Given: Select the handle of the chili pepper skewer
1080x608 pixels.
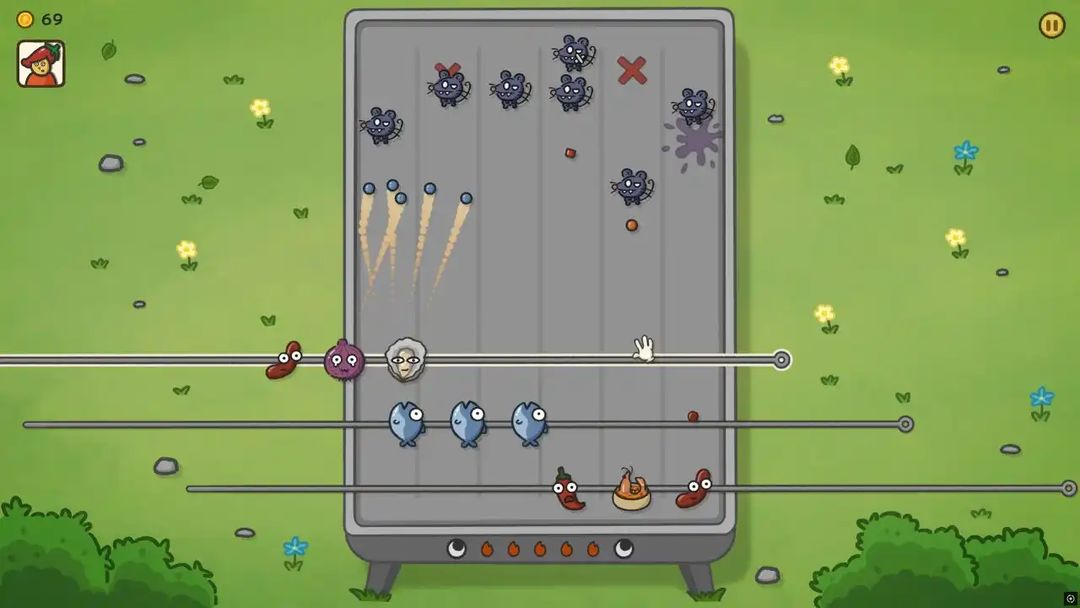Looking at the screenshot, I should [1068, 488].
